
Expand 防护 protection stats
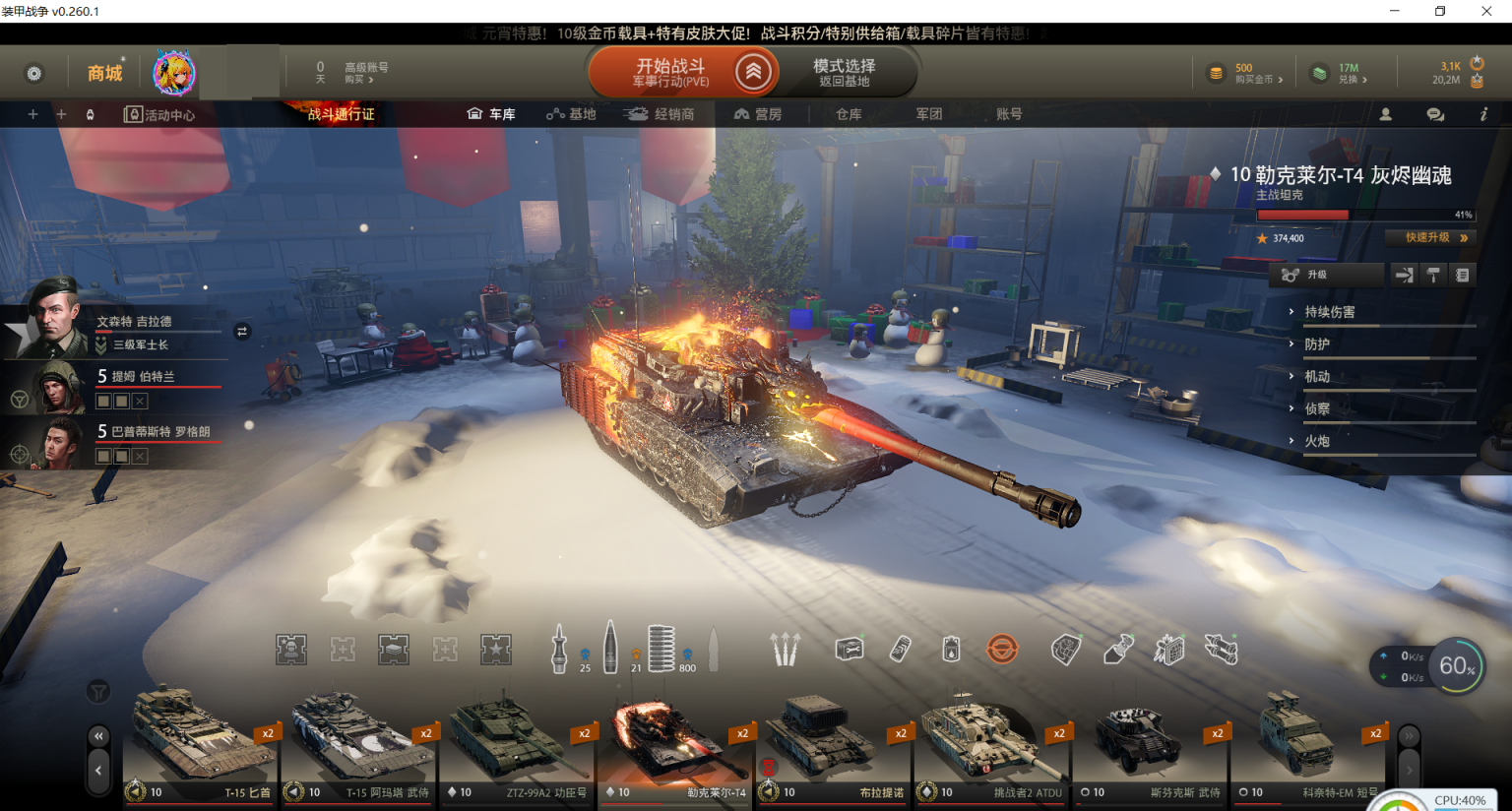click(1317, 344)
